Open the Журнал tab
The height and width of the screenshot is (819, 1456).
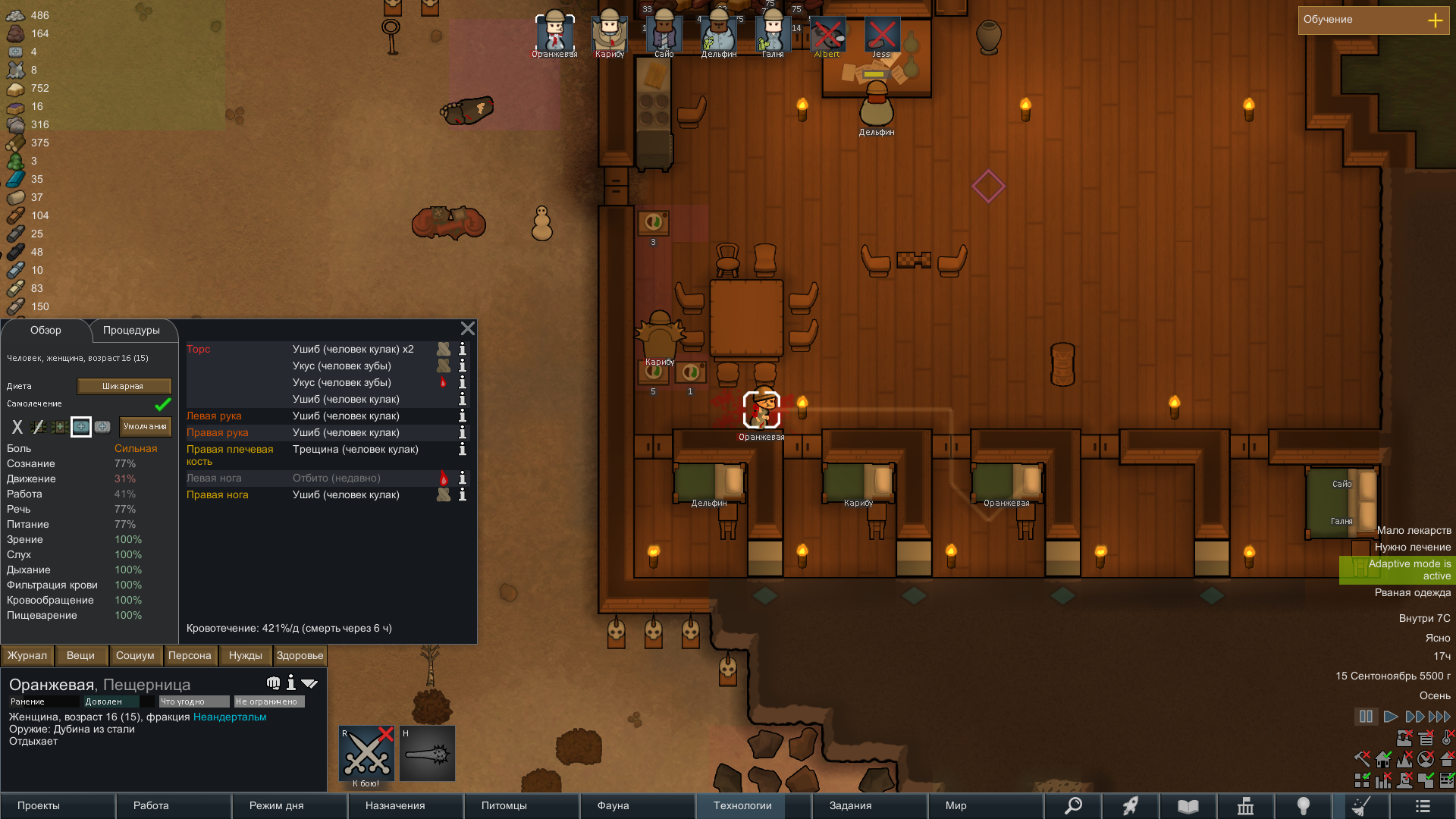click(x=27, y=656)
